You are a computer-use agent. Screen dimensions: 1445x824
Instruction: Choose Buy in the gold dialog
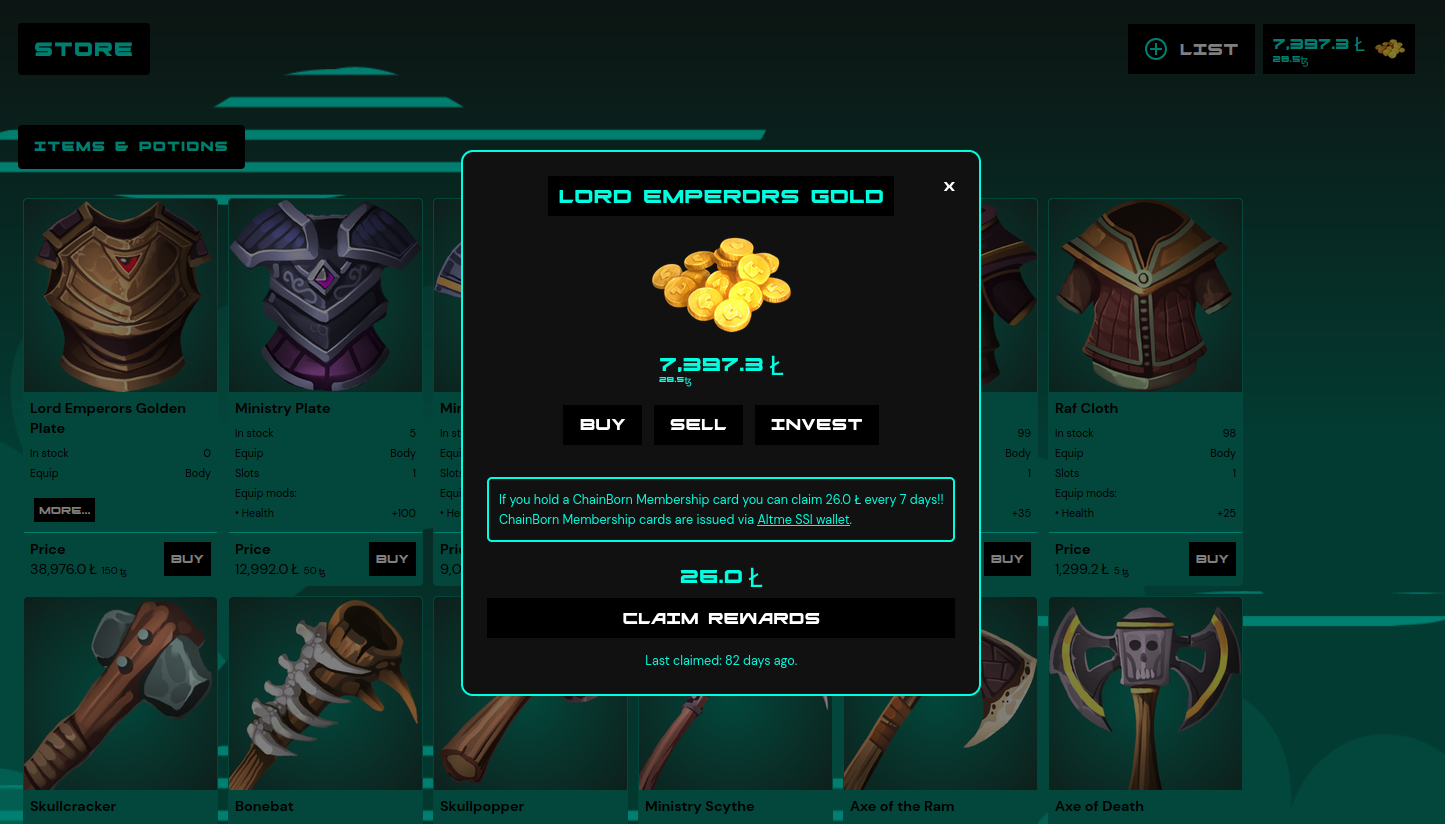pyautogui.click(x=602, y=425)
